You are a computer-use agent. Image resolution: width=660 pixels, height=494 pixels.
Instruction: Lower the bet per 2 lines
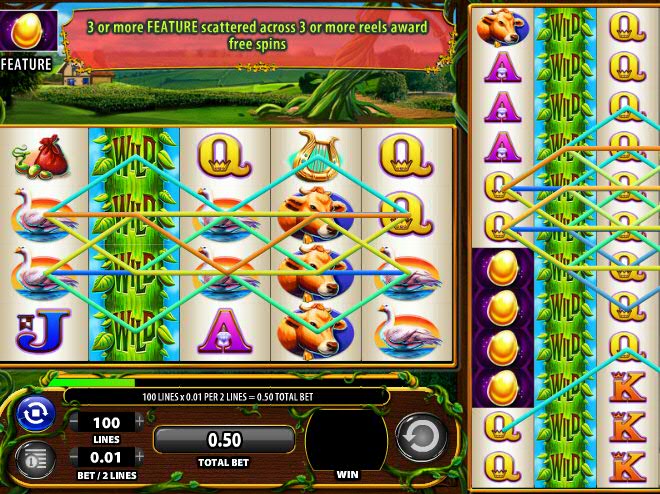73,457
